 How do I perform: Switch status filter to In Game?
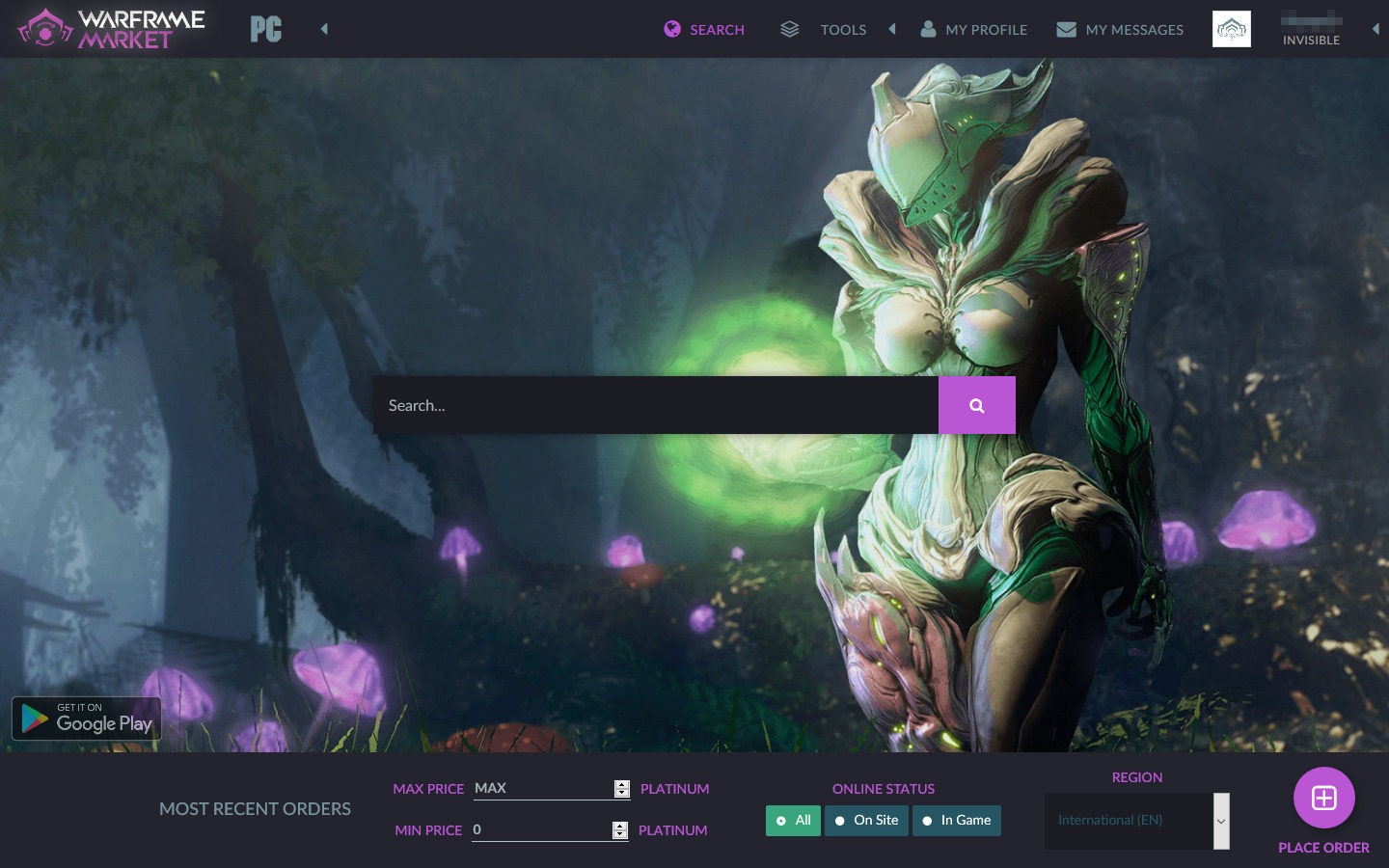(956, 820)
